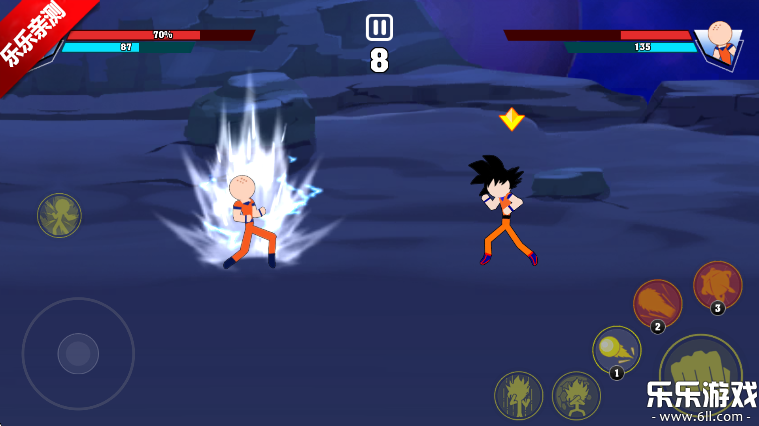Trigger the skill numbered 3

click(717, 285)
